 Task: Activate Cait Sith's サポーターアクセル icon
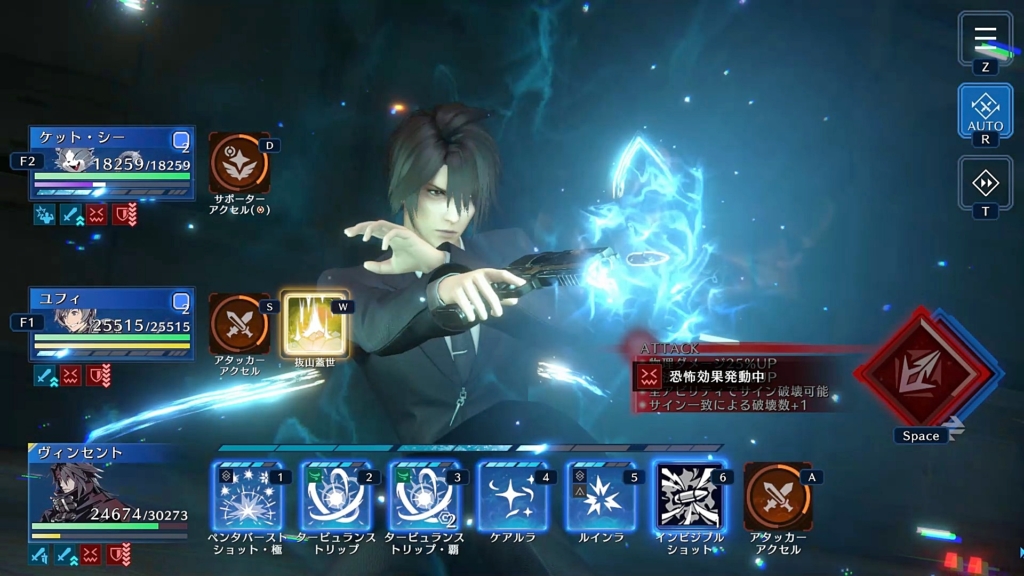[239, 164]
